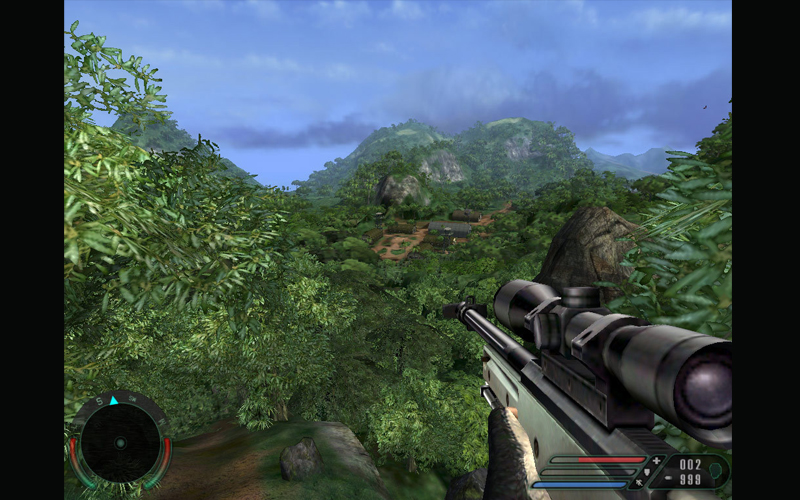Click the armor shield icon
Image resolution: width=800 pixels, height=500 pixels.
pyautogui.click(x=645, y=472)
